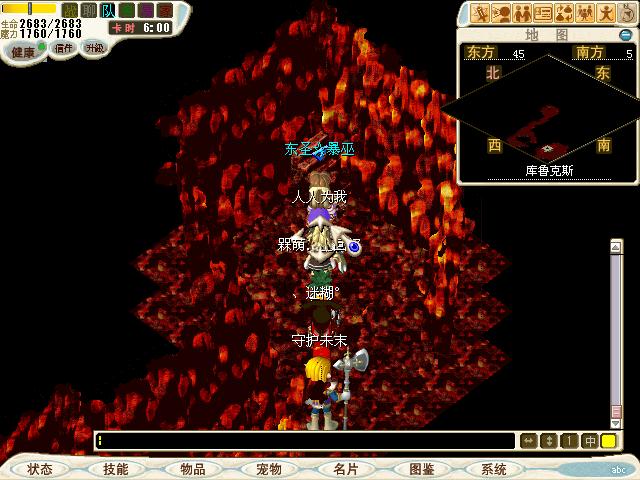This screenshot has height=480, width=640.
Task: Click the name card icon in top toolbar
Action: click(x=543, y=13)
